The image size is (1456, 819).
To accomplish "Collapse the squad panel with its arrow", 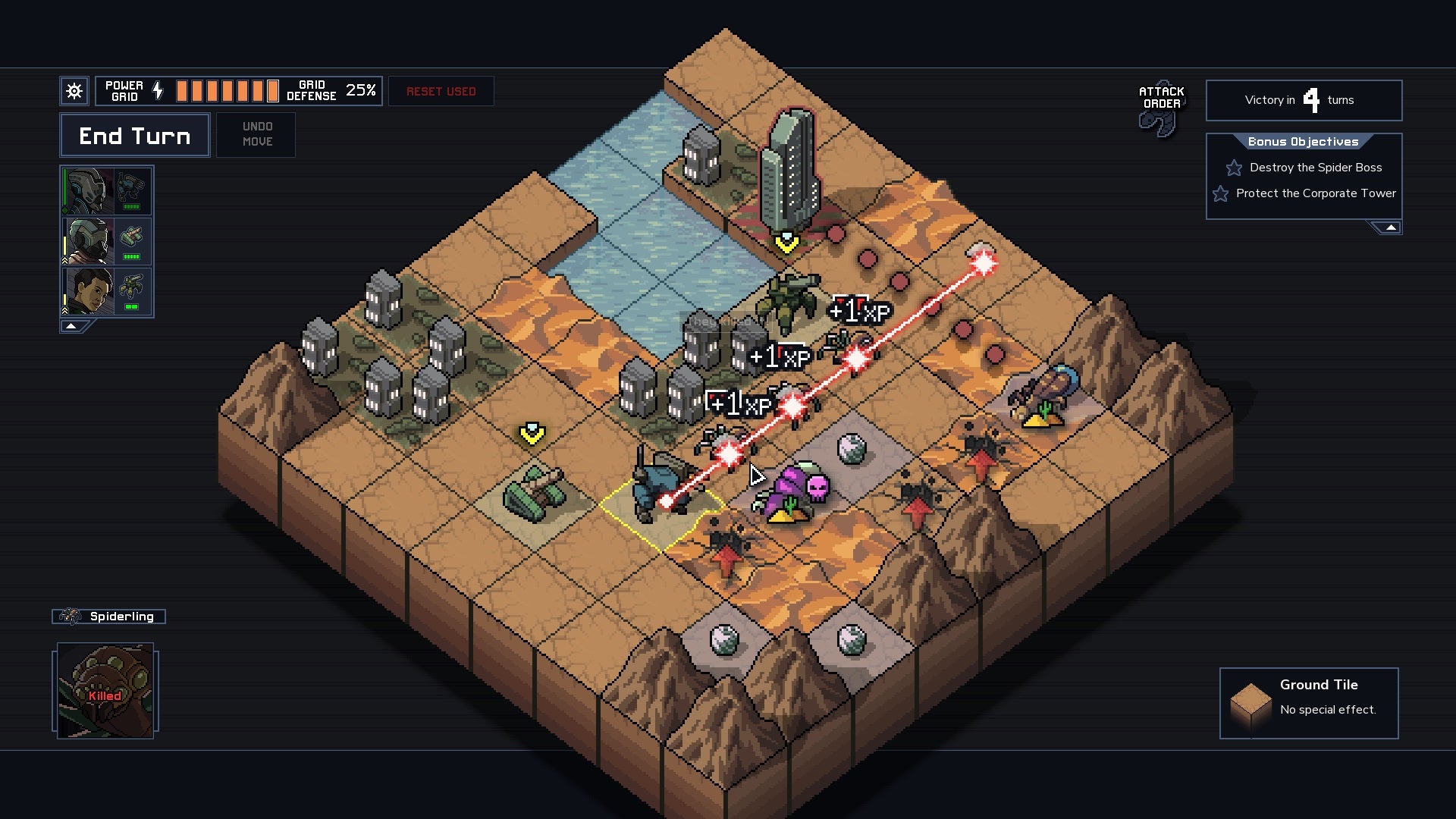I will (x=71, y=326).
